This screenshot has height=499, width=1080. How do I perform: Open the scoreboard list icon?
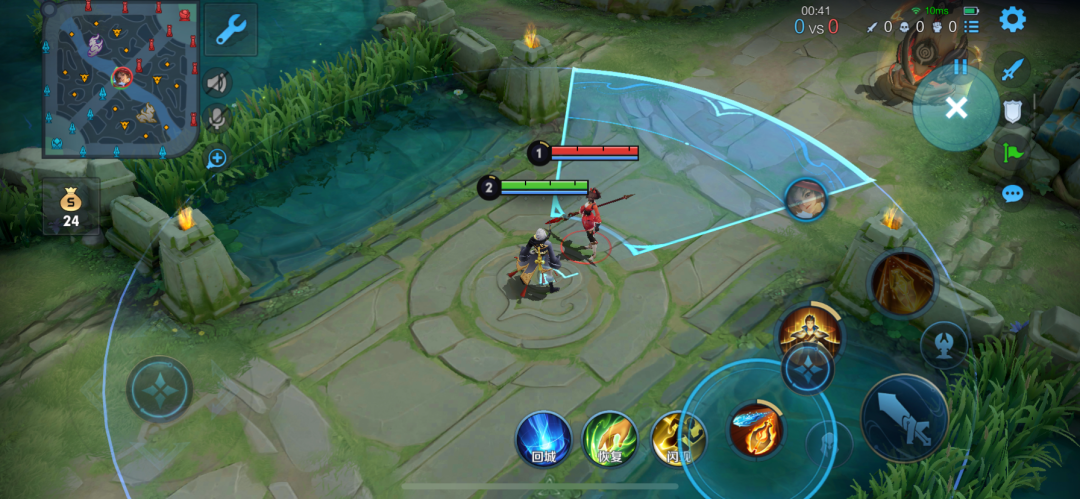[972, 27]
